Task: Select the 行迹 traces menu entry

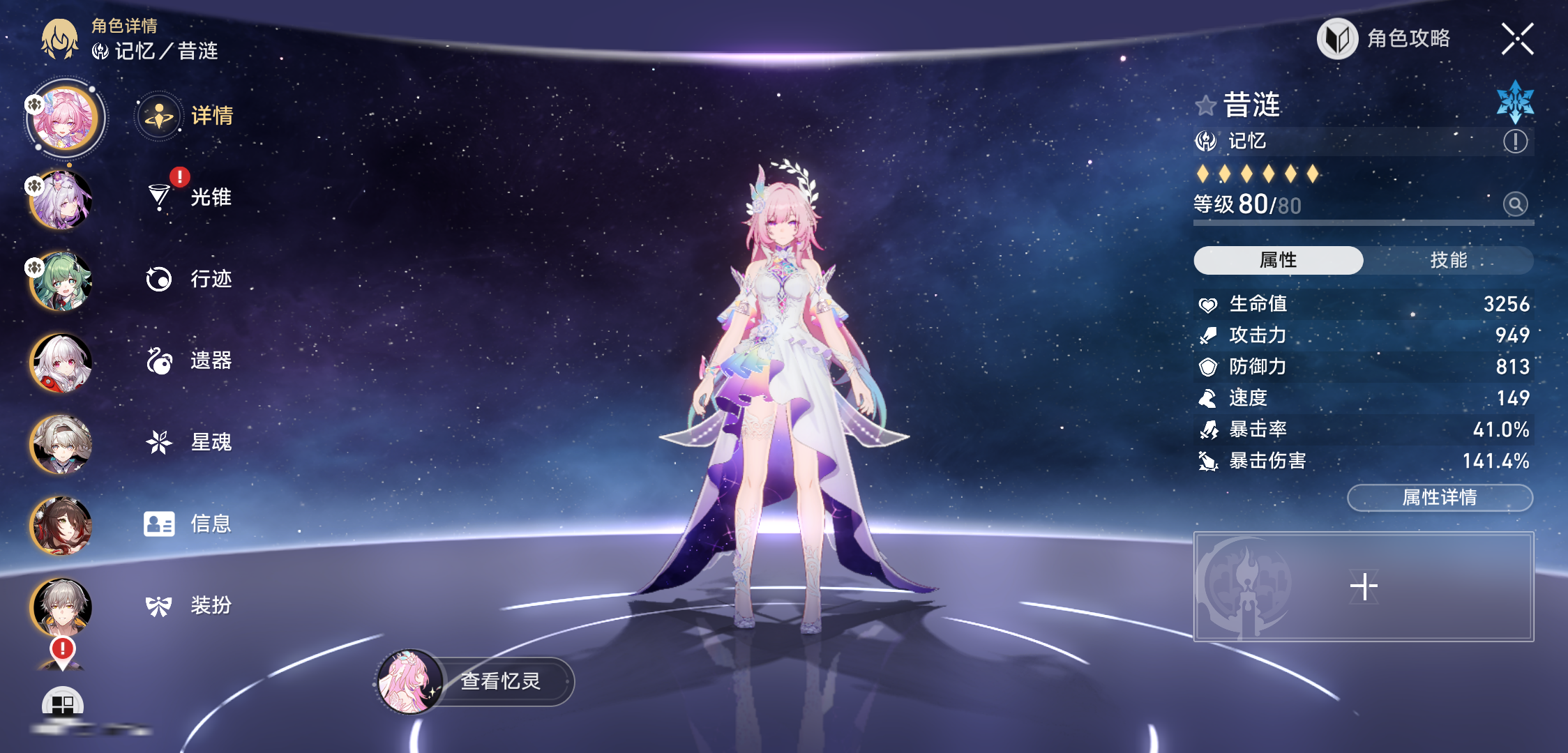Action: pos(190,279)
